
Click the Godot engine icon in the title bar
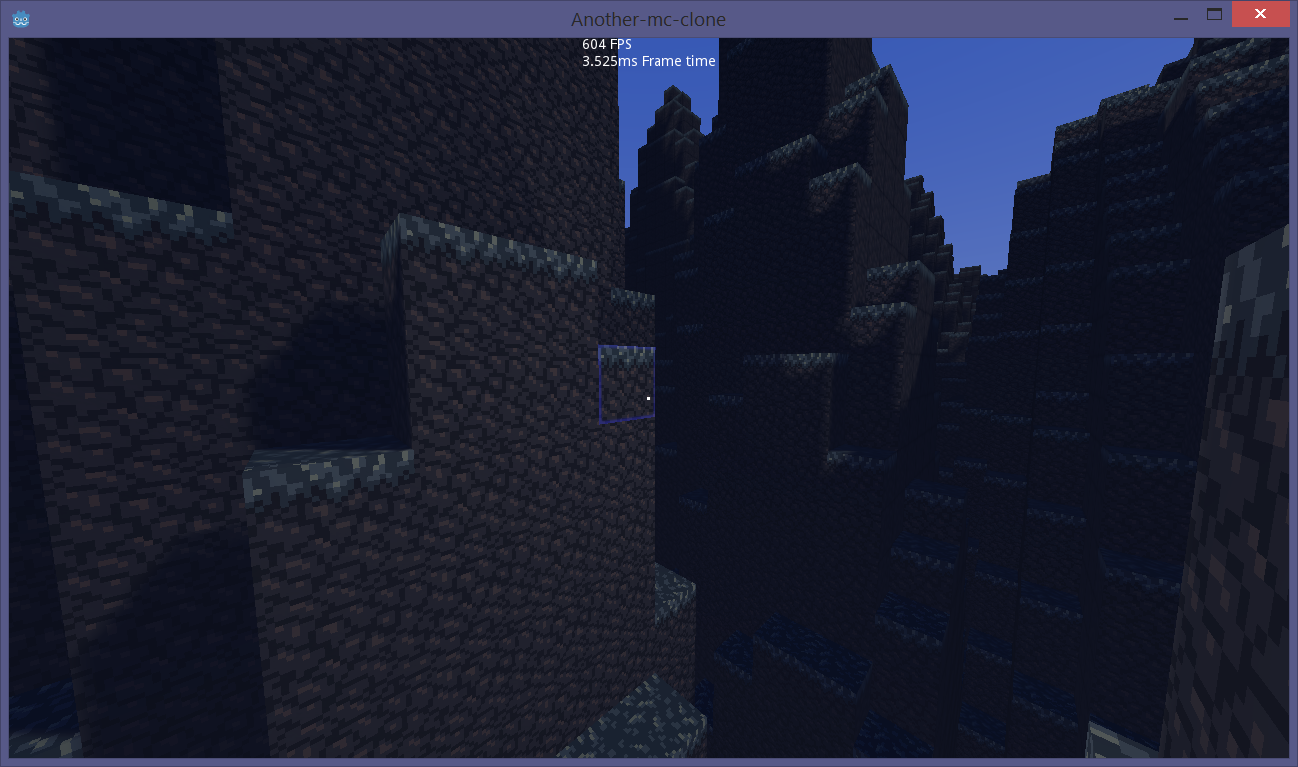pyautogui.click(x=20, y=18)
